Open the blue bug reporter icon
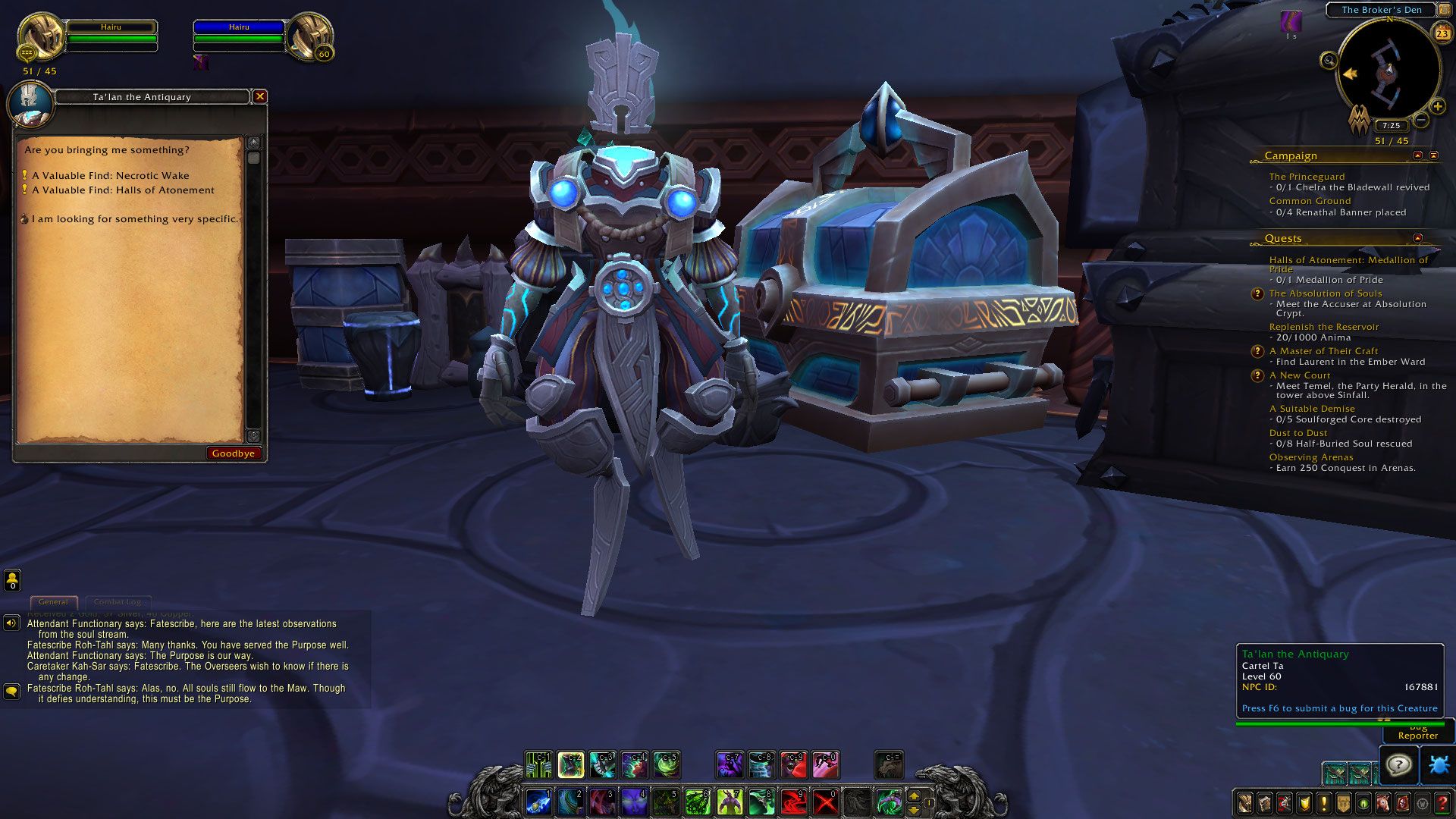Screen dimensions: 1456x819 [1438, 764]
